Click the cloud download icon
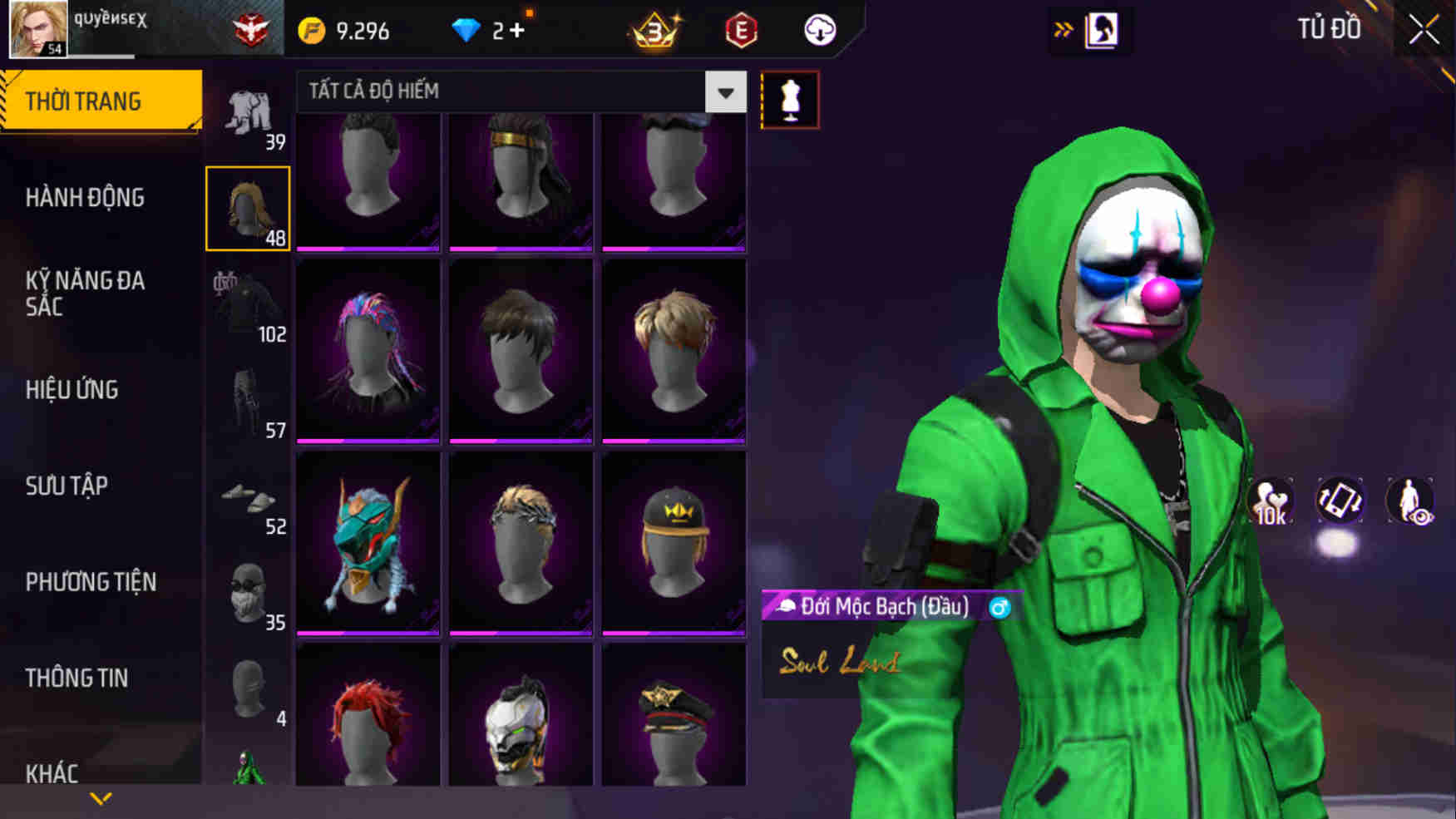 [x=819, y=31]
